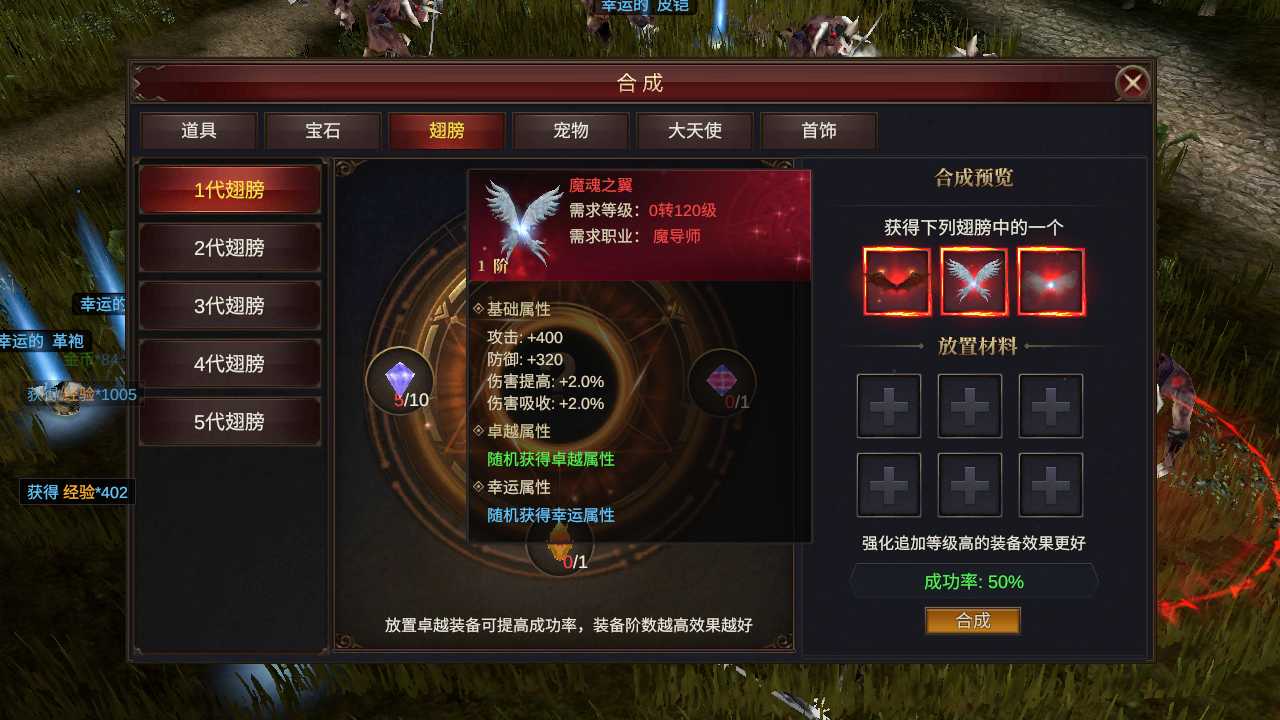
Task: Open the 首饰 tab
Action: pyautogui.click(x=819, y=130)
